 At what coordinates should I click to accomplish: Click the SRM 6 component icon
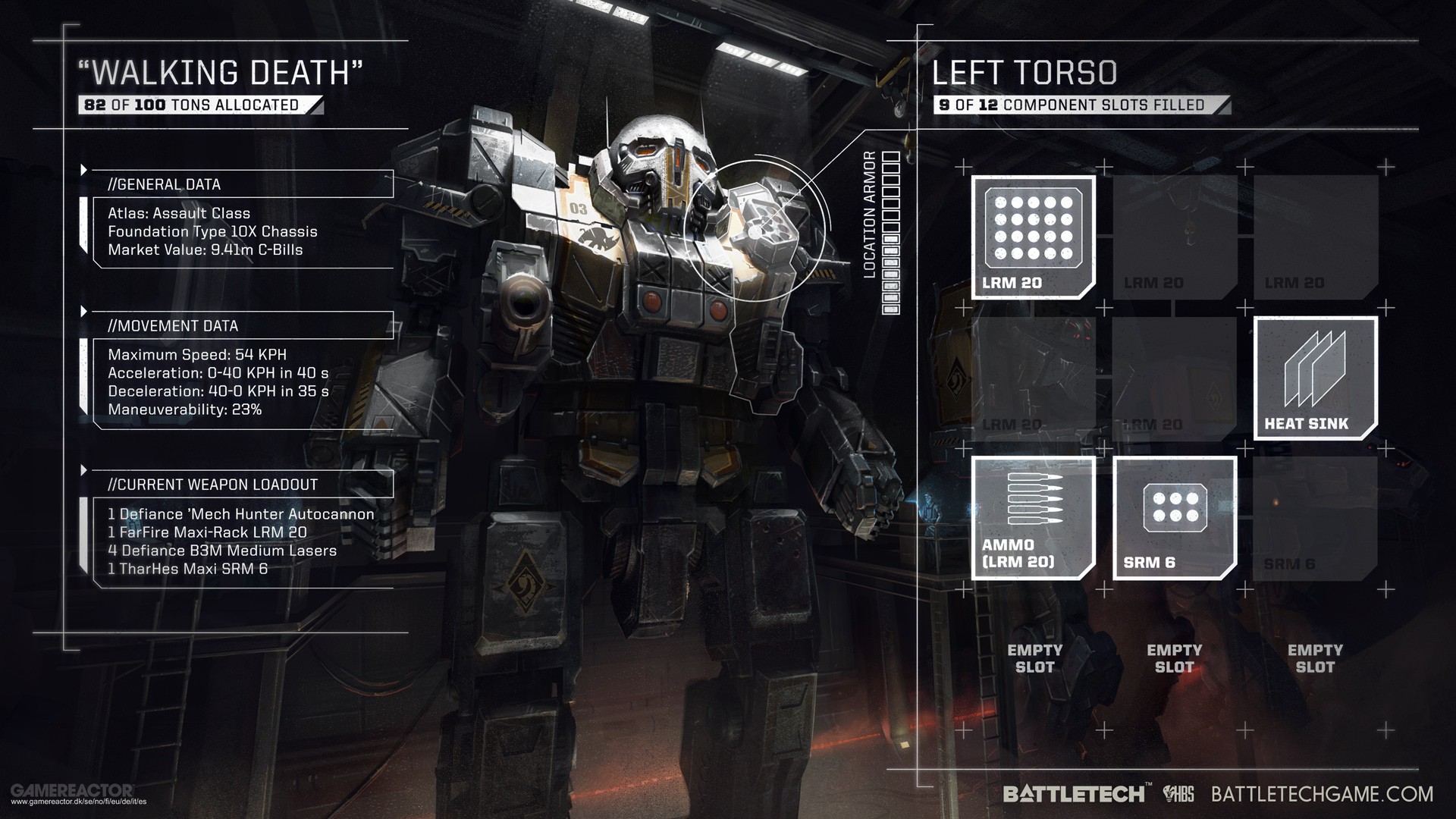(1173, 519)
